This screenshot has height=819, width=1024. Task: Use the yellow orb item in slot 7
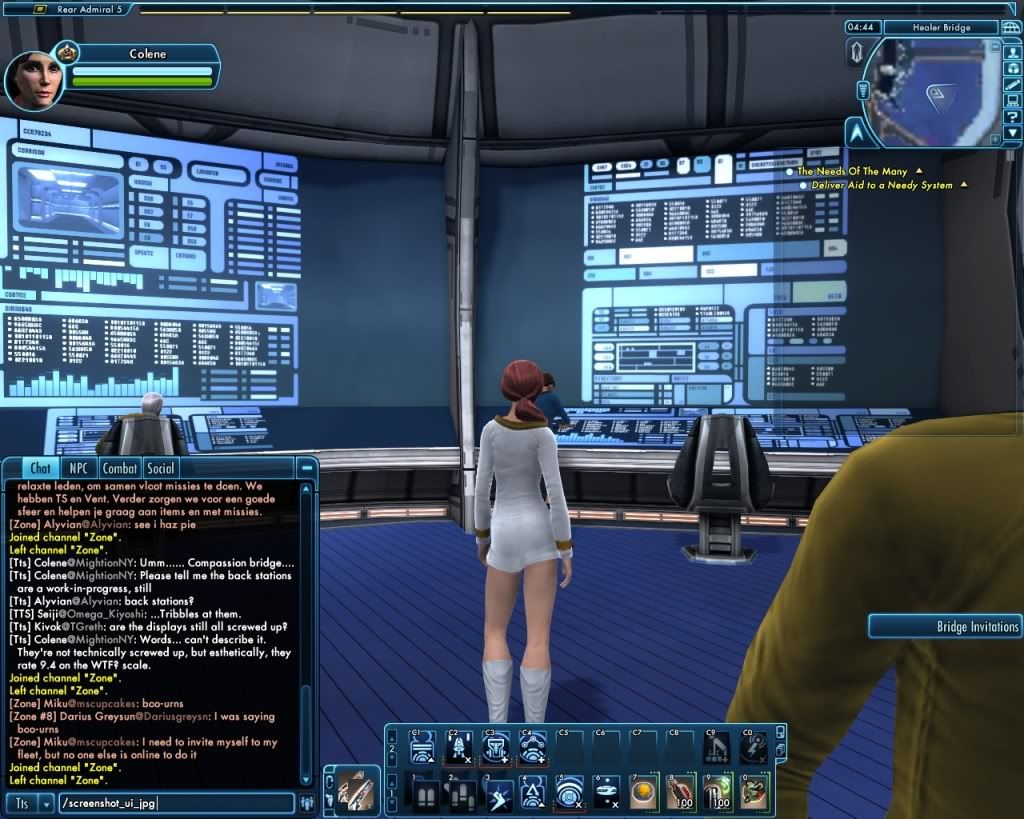click(642, 792)
